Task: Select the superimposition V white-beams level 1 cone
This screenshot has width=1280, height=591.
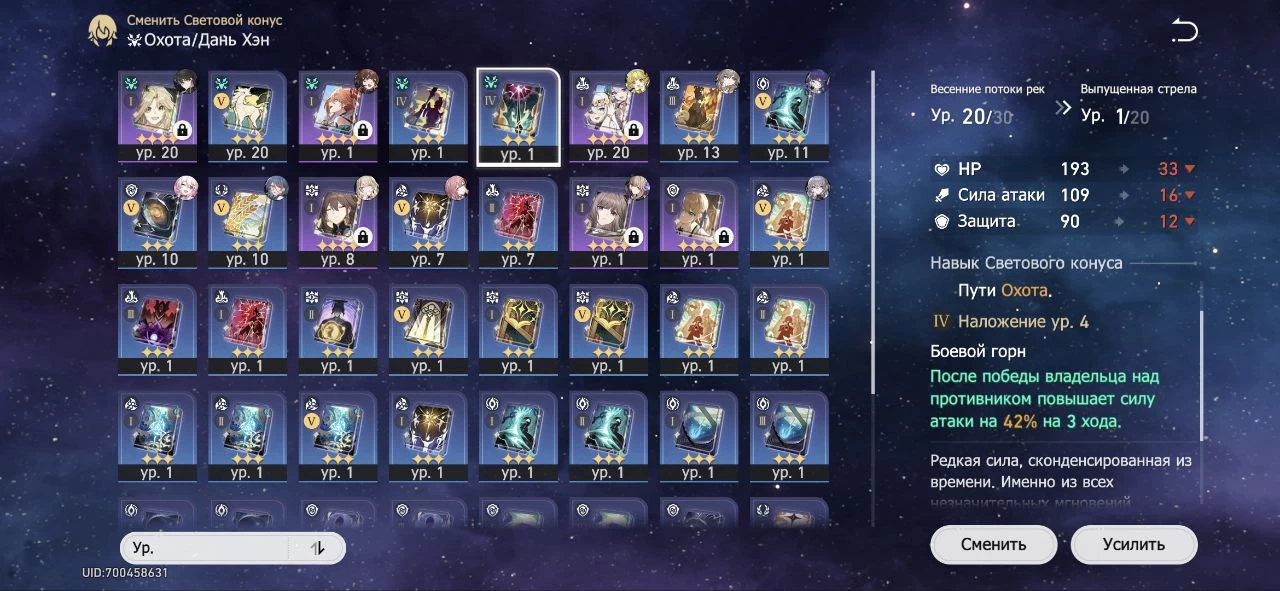Action: pyautogui.click(x=427, y=330)
